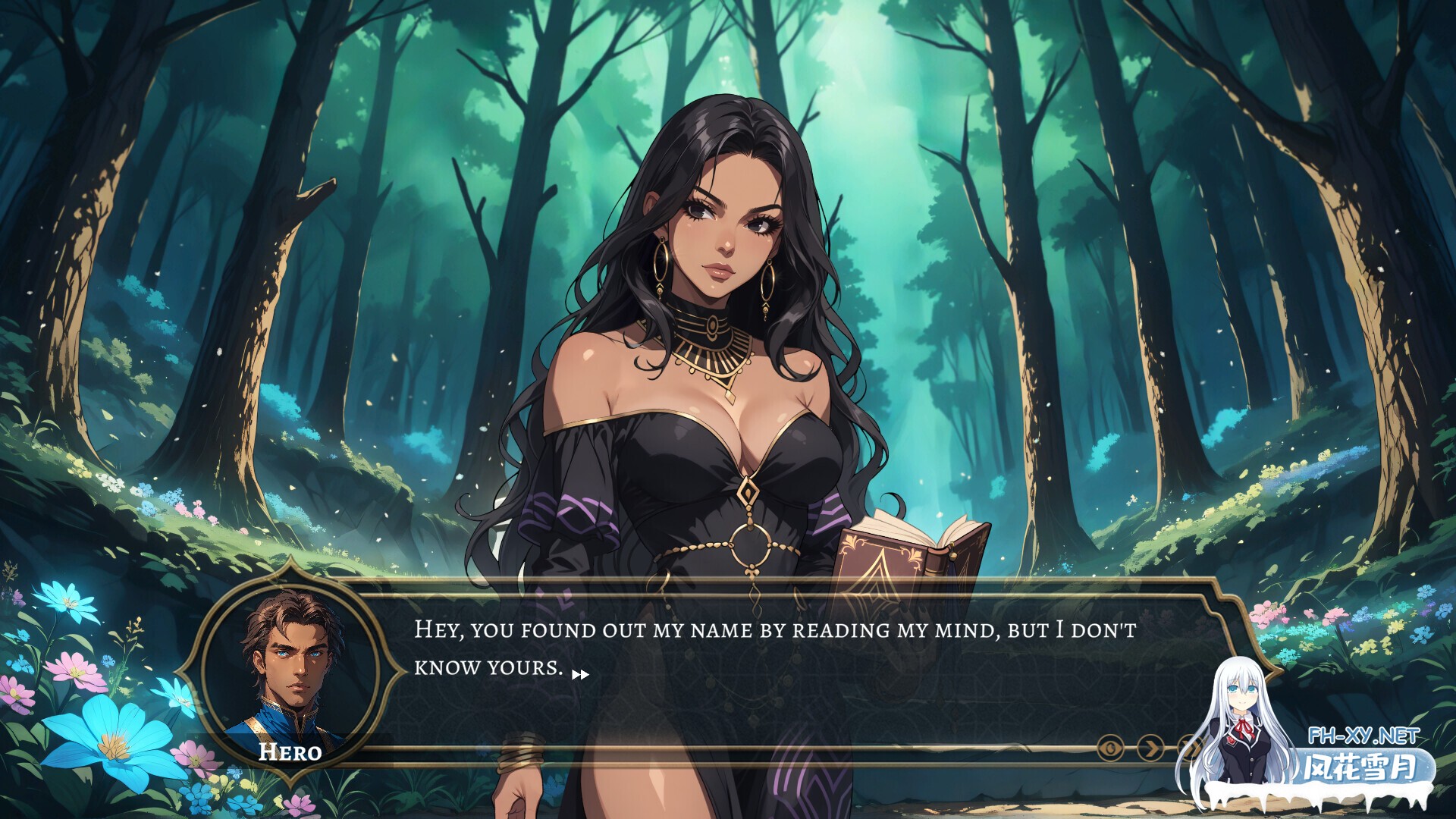Click the gold arrow icon beside the skip button
The width and height of the screenshot is (1456, 819).
[x=1150, y=748]
